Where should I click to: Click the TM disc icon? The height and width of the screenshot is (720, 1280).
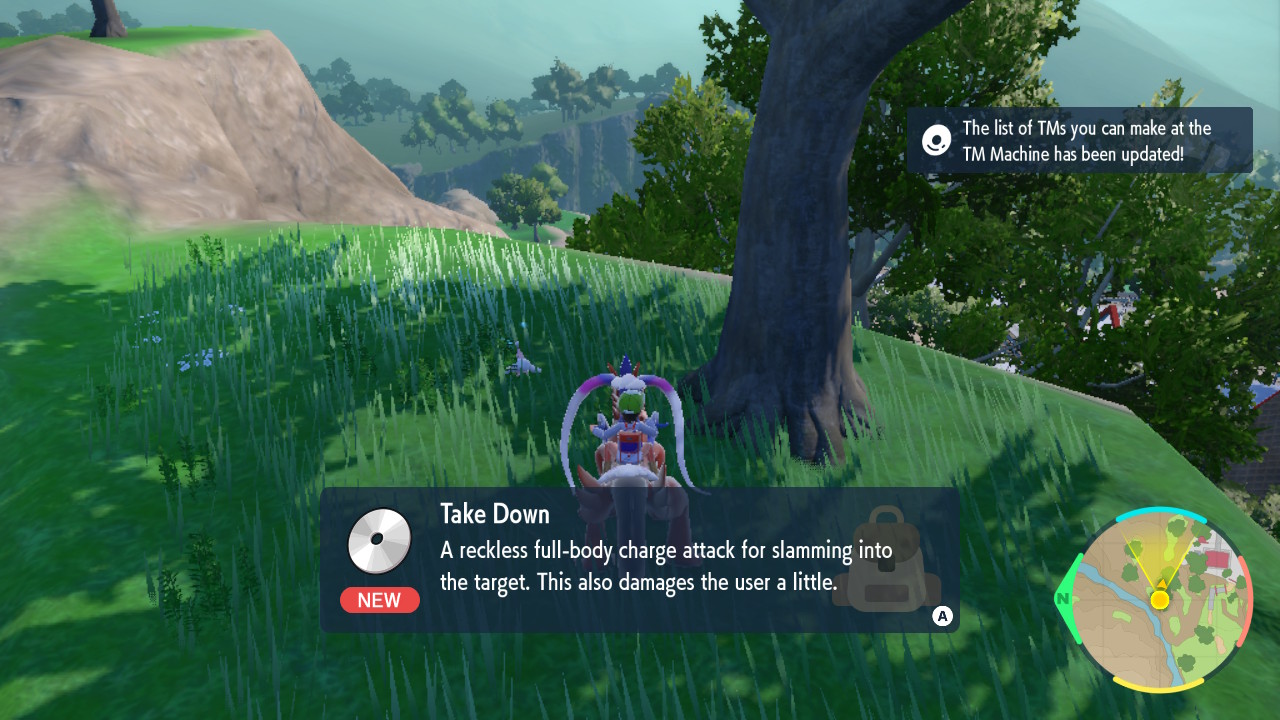pyautogui.click(x=379, y=541)
